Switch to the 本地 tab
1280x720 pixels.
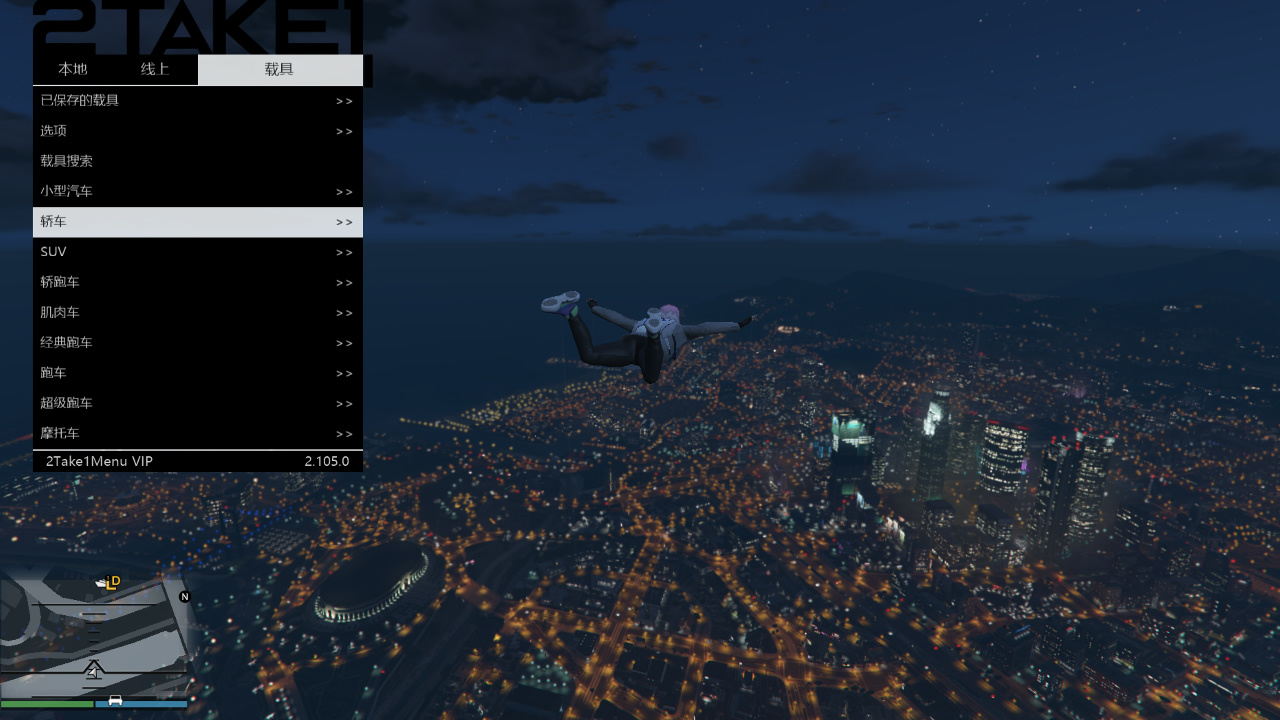[x=71, y=69]
